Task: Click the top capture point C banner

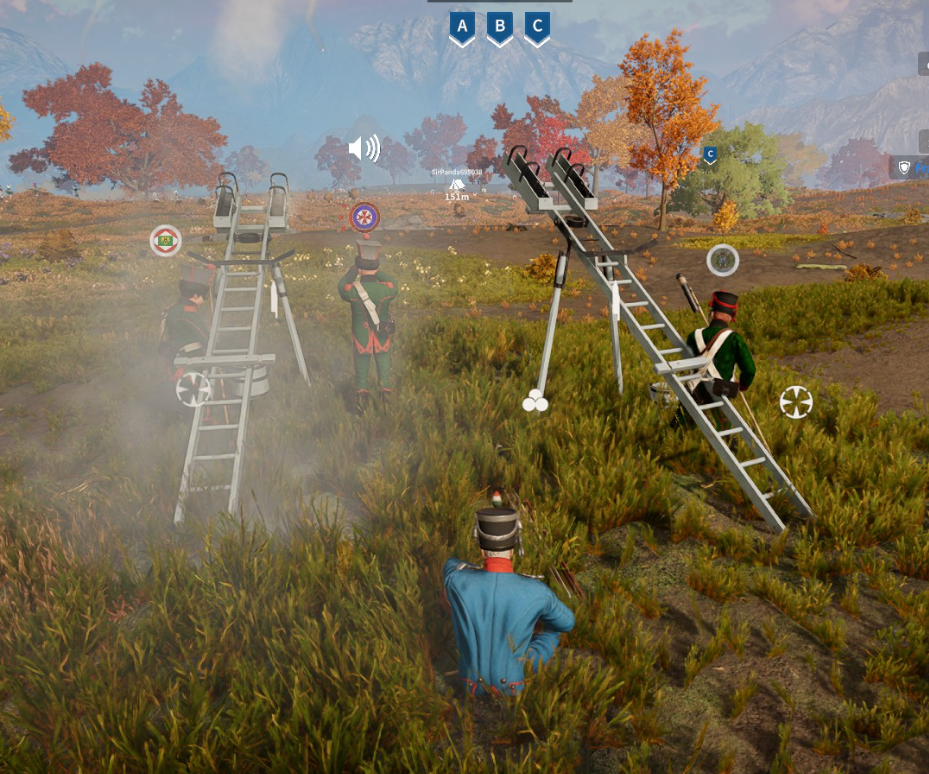Action: tap(537, 28)
